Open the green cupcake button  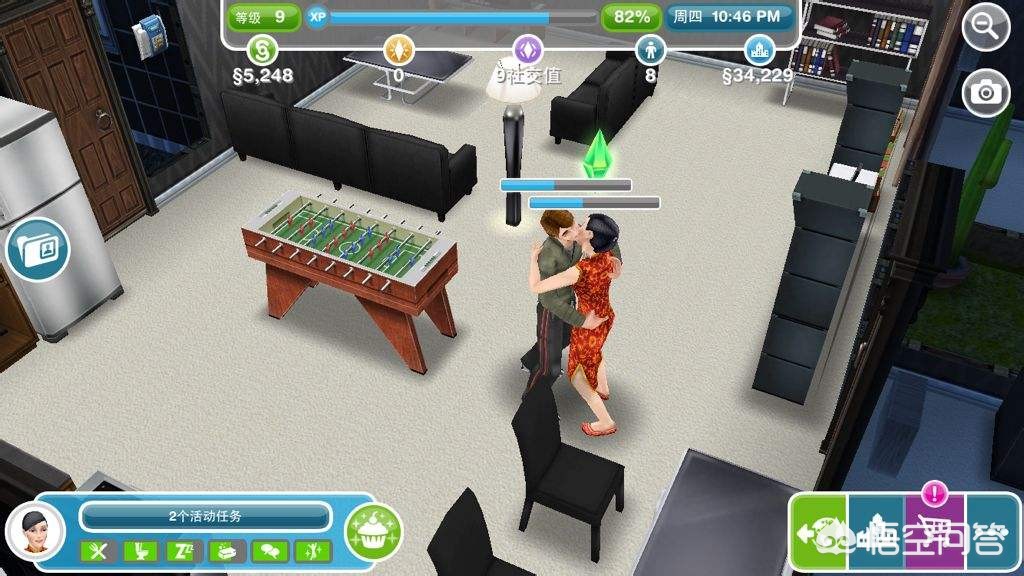tap(373, 531)
